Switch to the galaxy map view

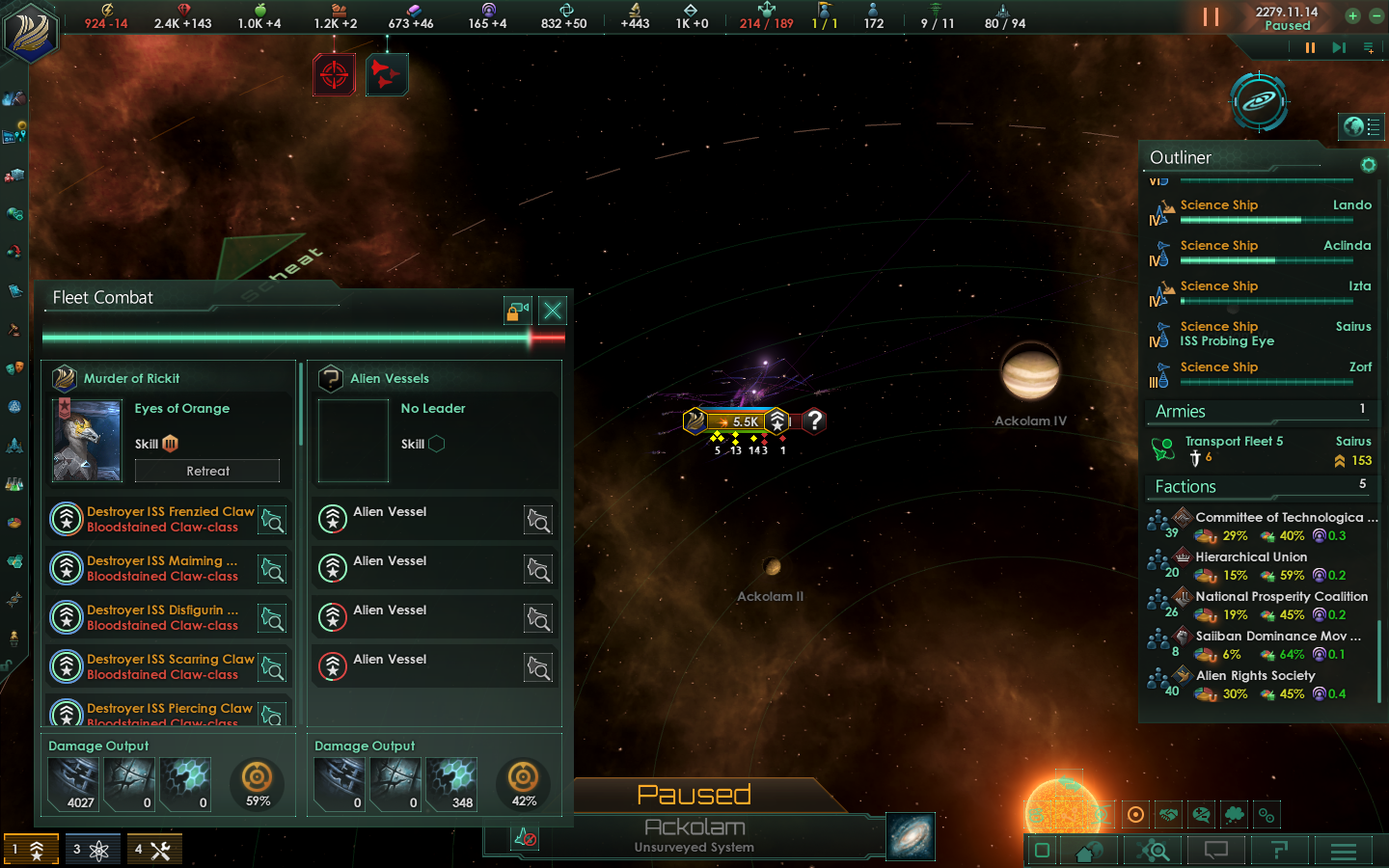click(910, 836)
